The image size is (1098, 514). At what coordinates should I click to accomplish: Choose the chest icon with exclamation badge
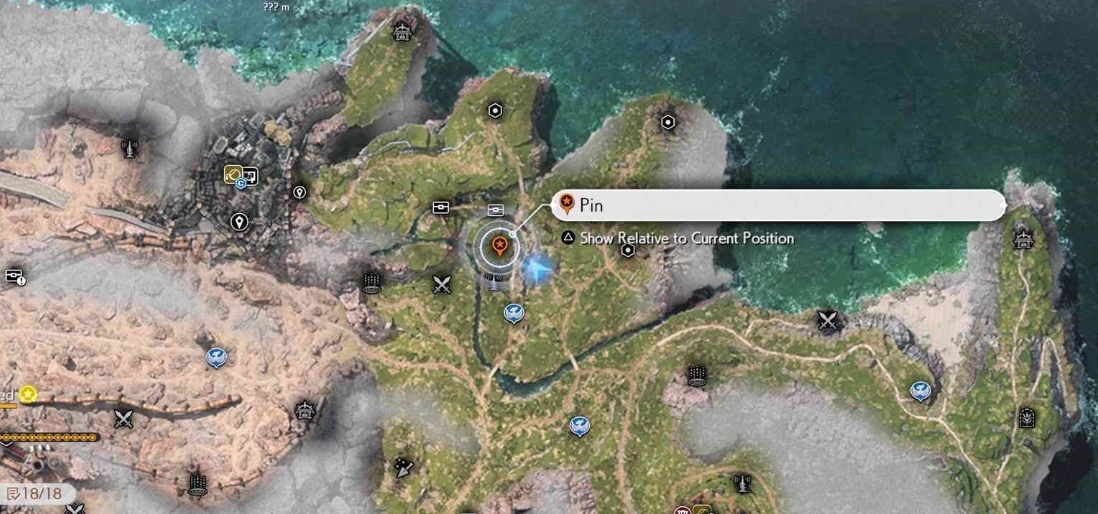point(14,275)
